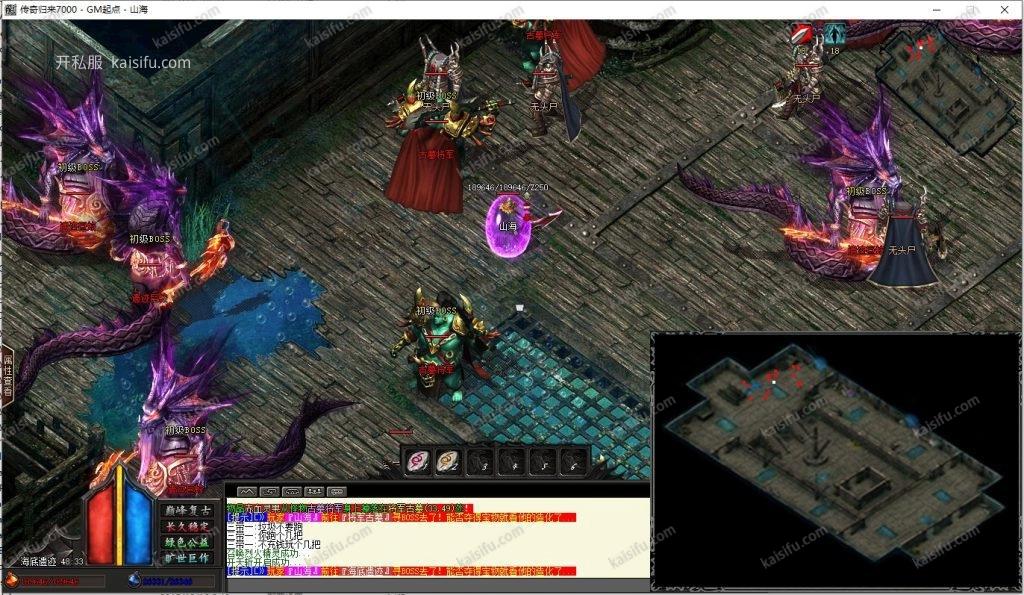Open the 绿色公益 button
The image size is (1024, 595).
tap(185, 542)
